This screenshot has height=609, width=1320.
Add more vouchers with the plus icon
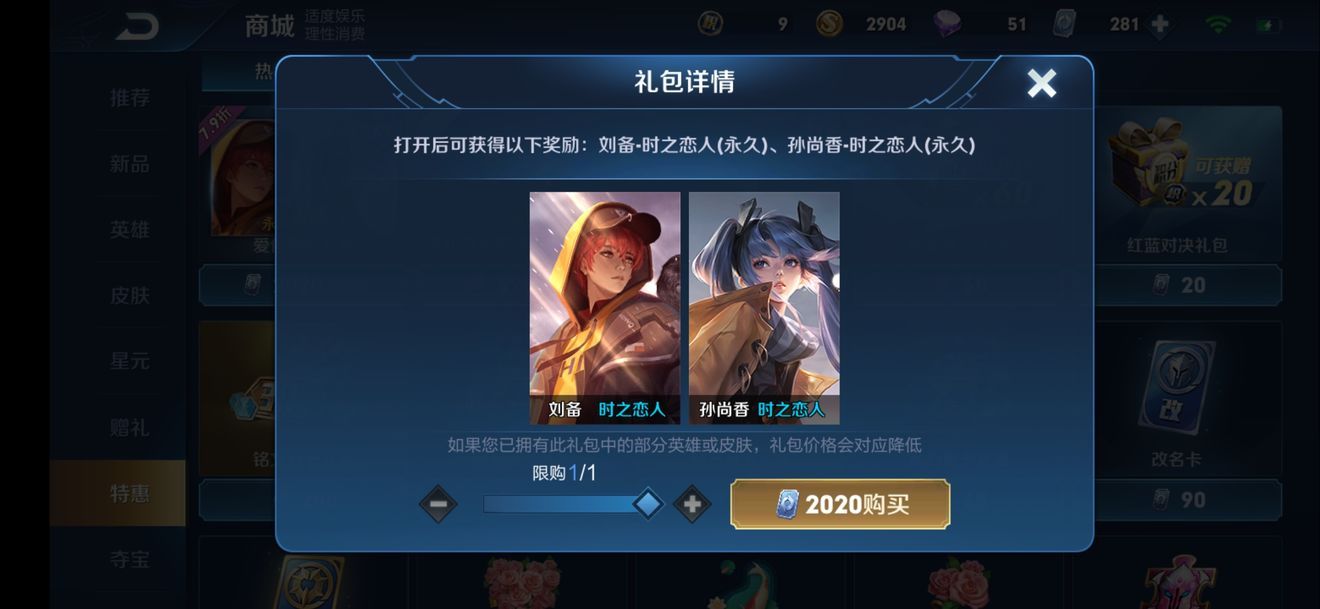pyautogui.click(x=1160, y=24)
